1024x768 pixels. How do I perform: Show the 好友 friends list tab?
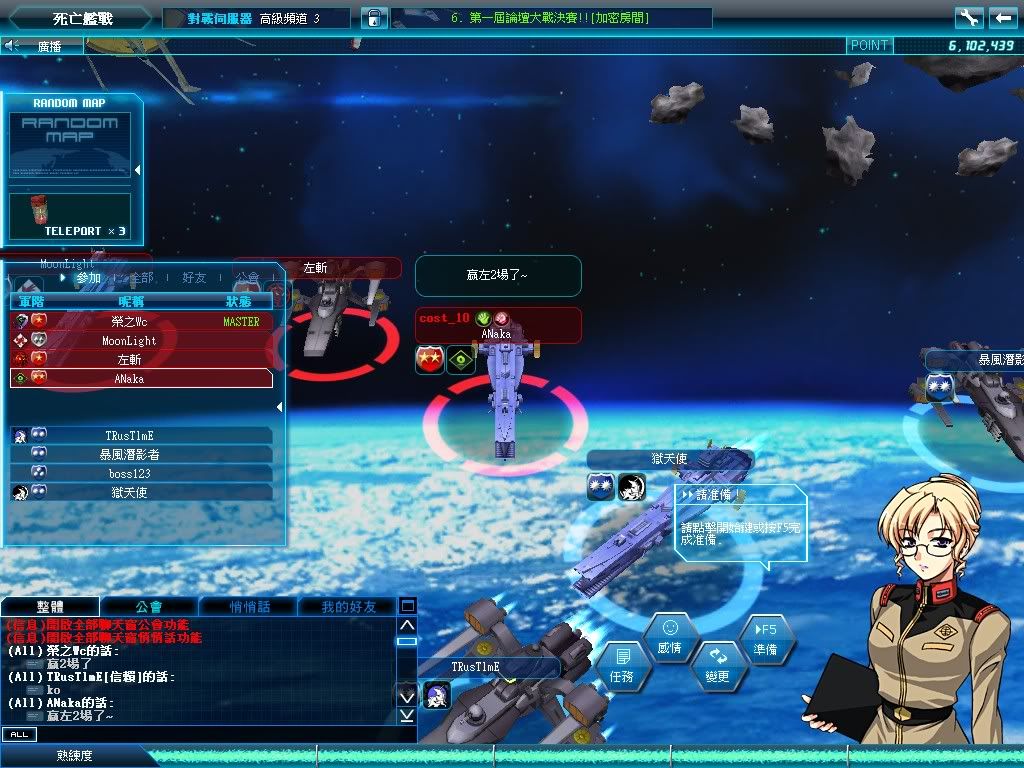[x=194, y=278]
